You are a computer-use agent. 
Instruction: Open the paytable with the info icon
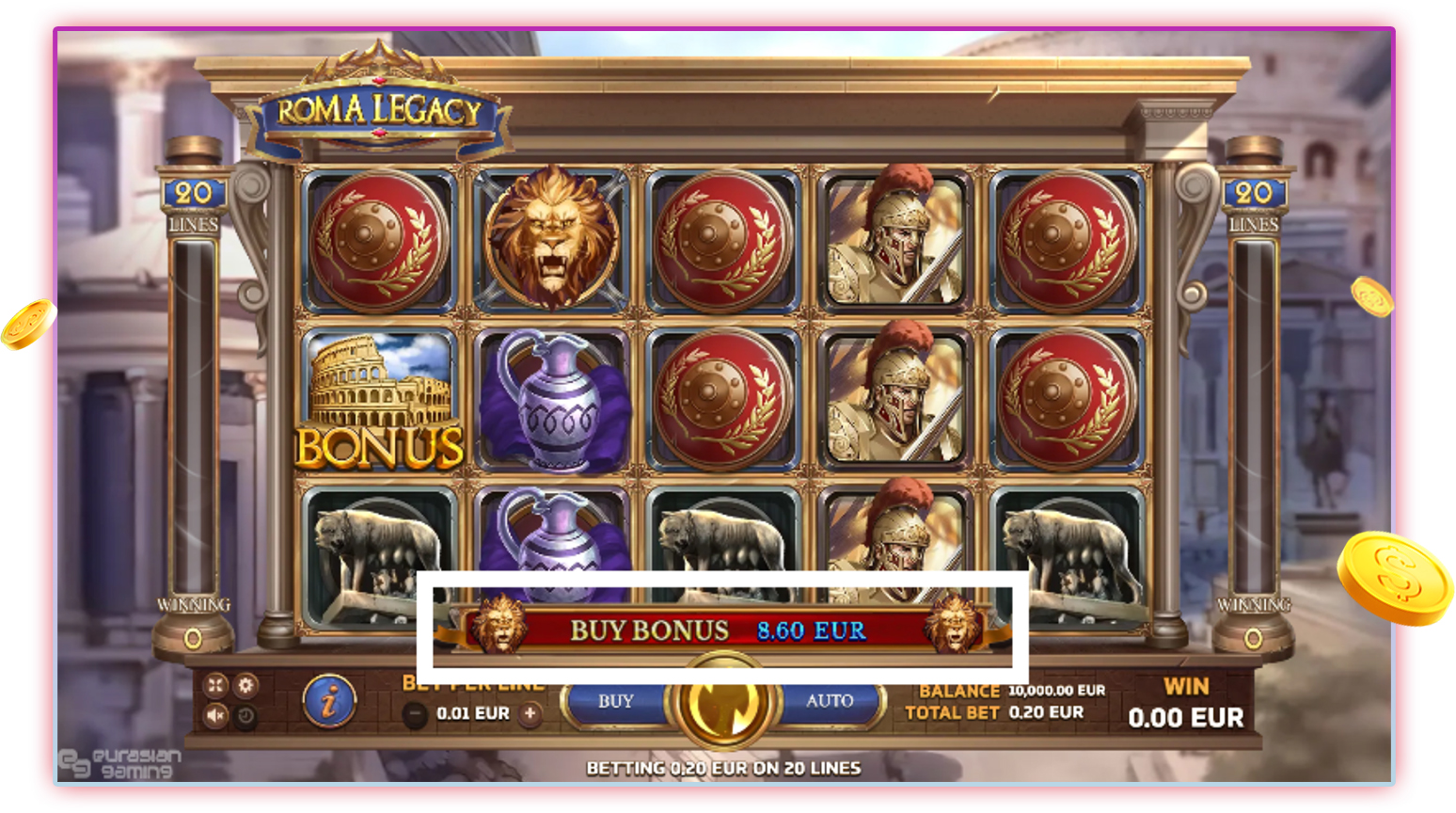tap(328, 701)
